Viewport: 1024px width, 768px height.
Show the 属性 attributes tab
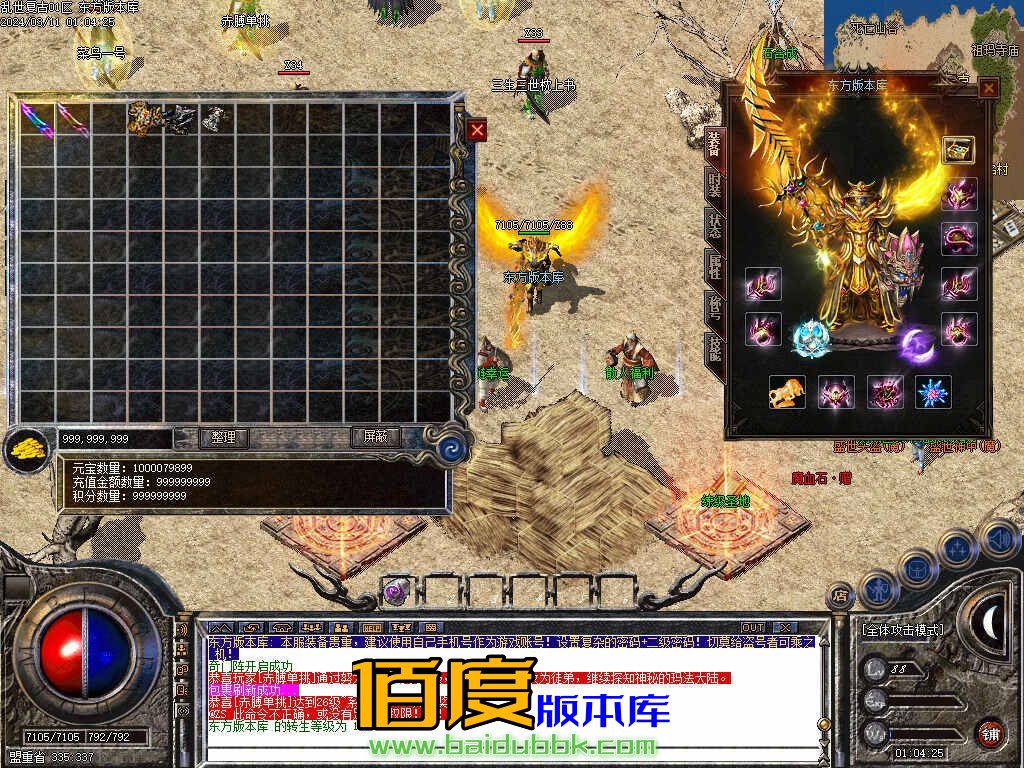(x=714, y=264)
